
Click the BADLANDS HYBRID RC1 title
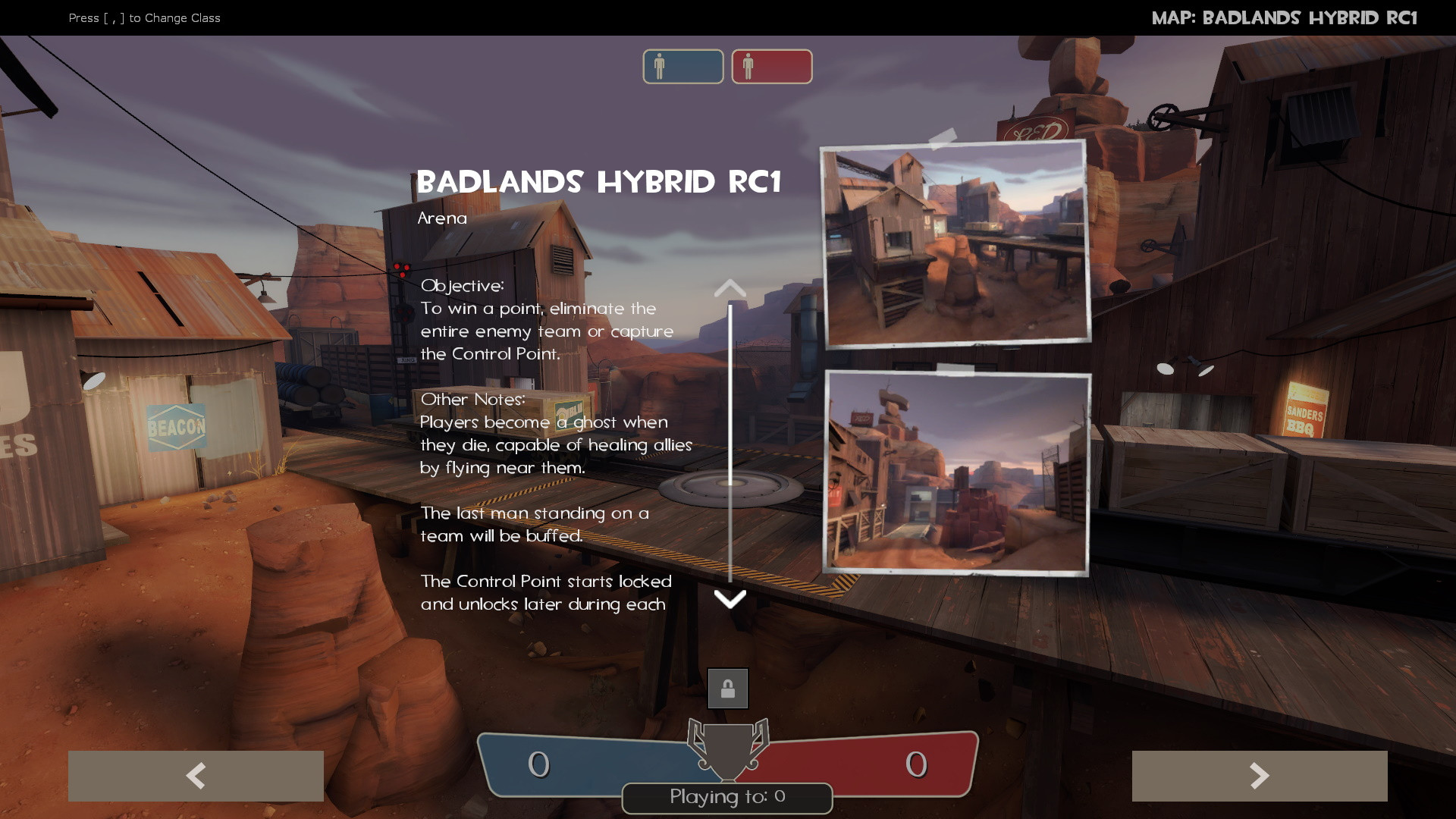click(x=600, y=182)
